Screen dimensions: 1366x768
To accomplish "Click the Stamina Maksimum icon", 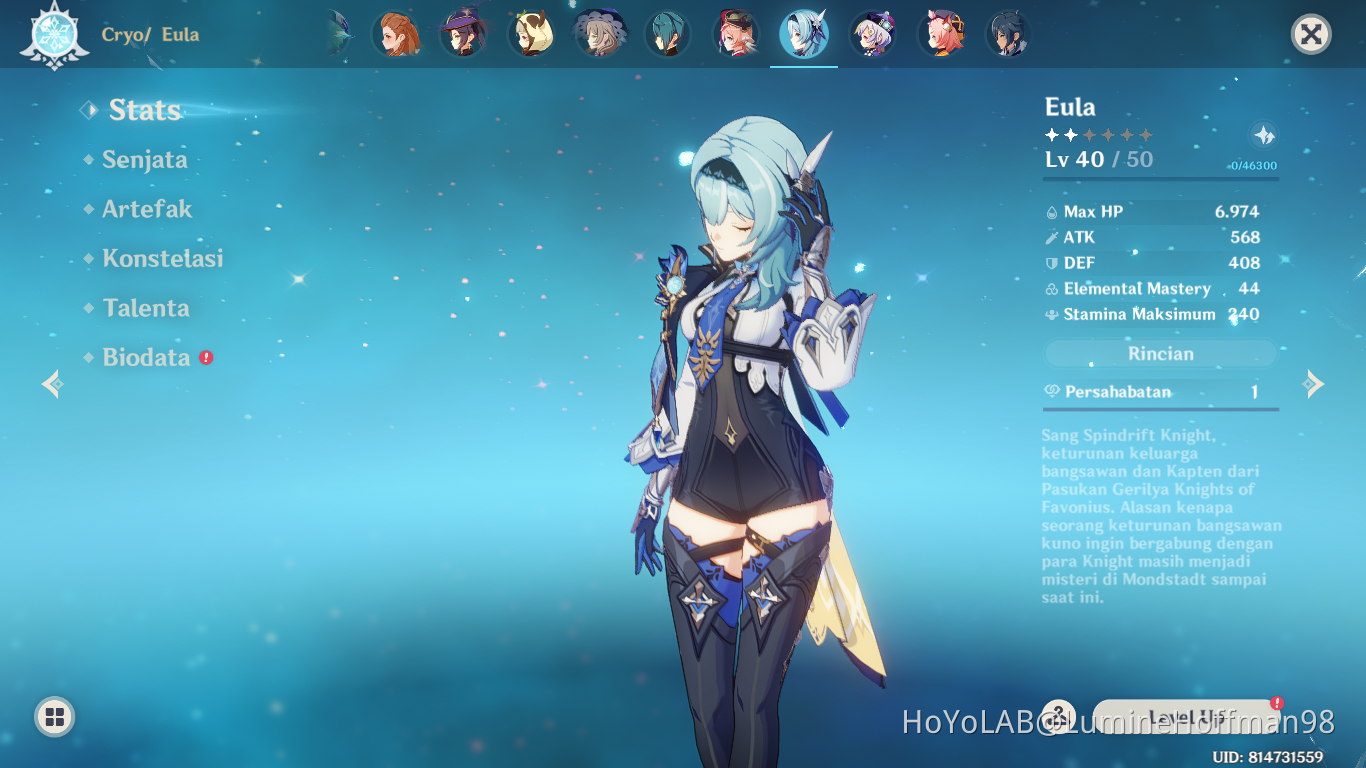I will (x=1051, y=314).
